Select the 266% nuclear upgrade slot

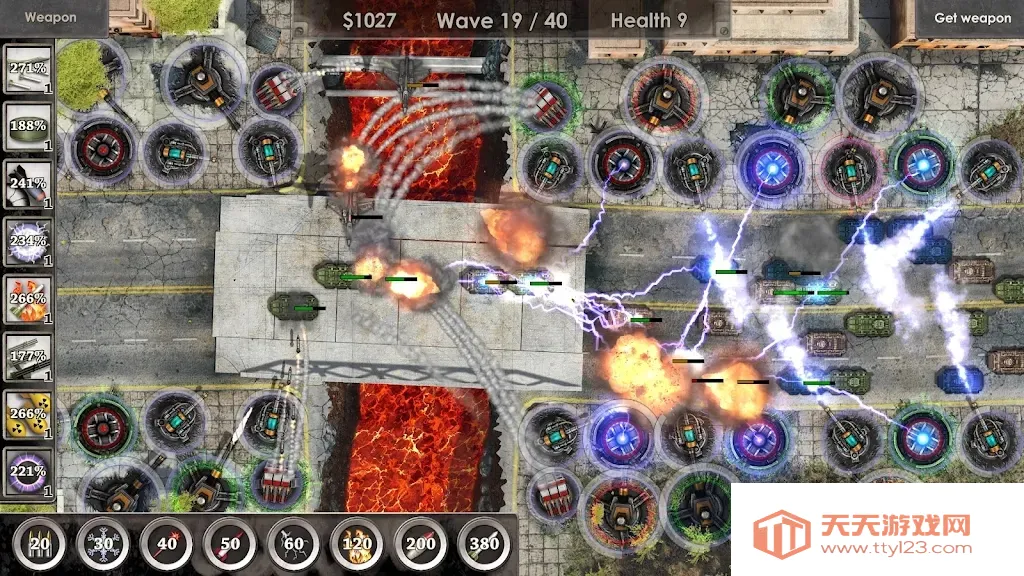click(x=28, y=413)
